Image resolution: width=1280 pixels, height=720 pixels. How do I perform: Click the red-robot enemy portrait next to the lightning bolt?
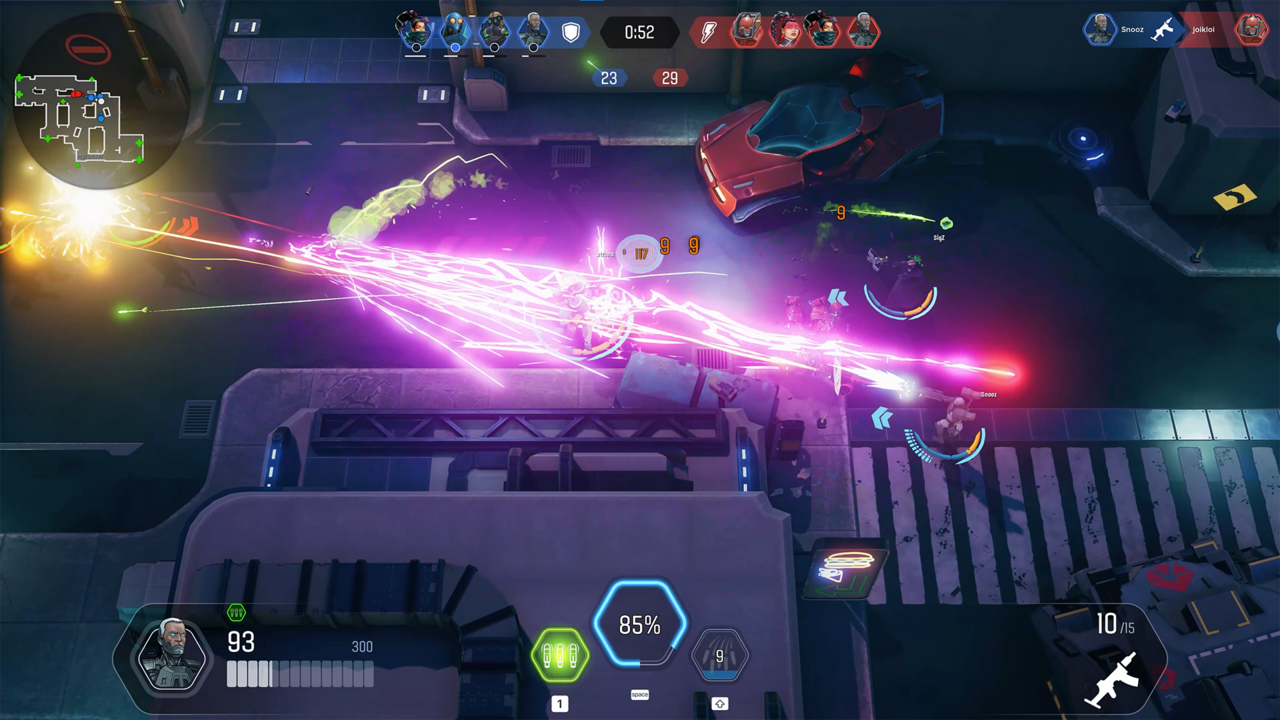pos(748,30)
